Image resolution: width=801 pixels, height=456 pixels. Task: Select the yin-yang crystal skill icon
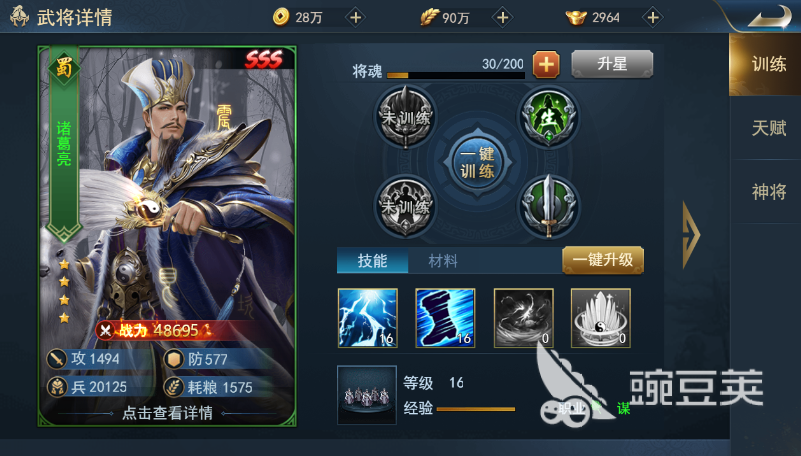click(x=600, y=318)
